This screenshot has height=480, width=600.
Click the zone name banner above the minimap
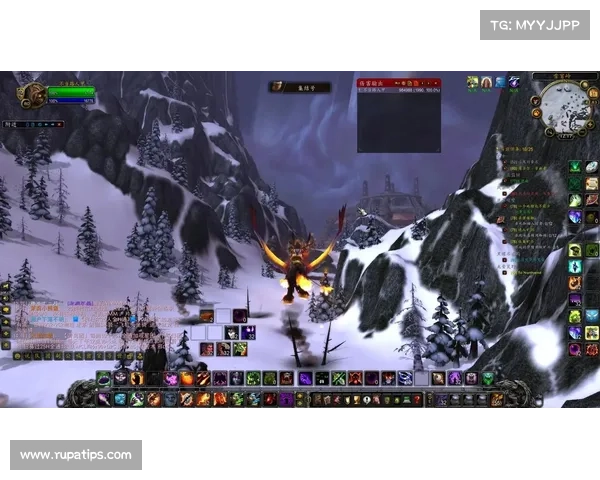[x=551, y=76]
